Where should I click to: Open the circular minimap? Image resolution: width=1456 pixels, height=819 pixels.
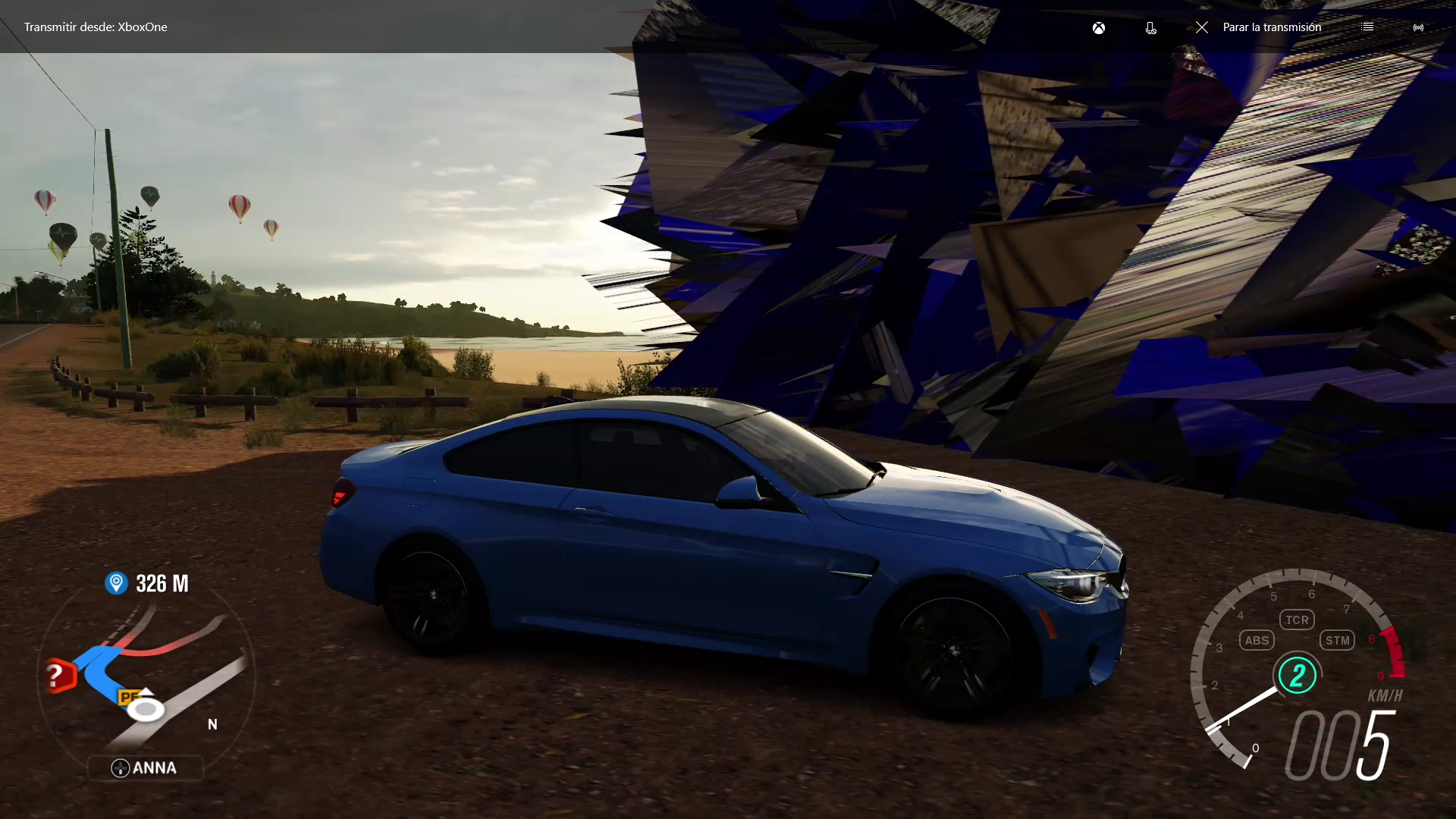(146, 675)
